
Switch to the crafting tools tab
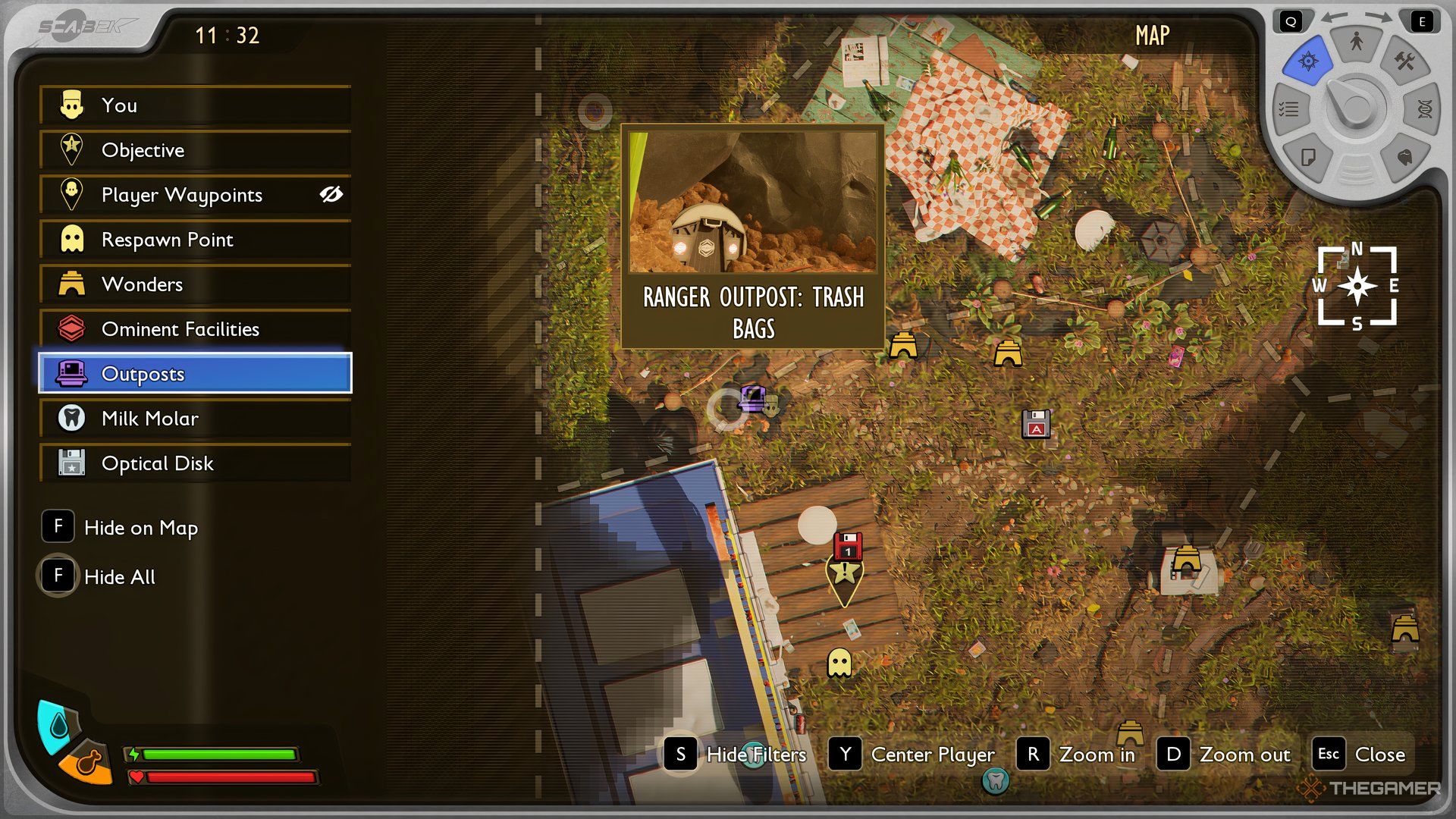1404,62
